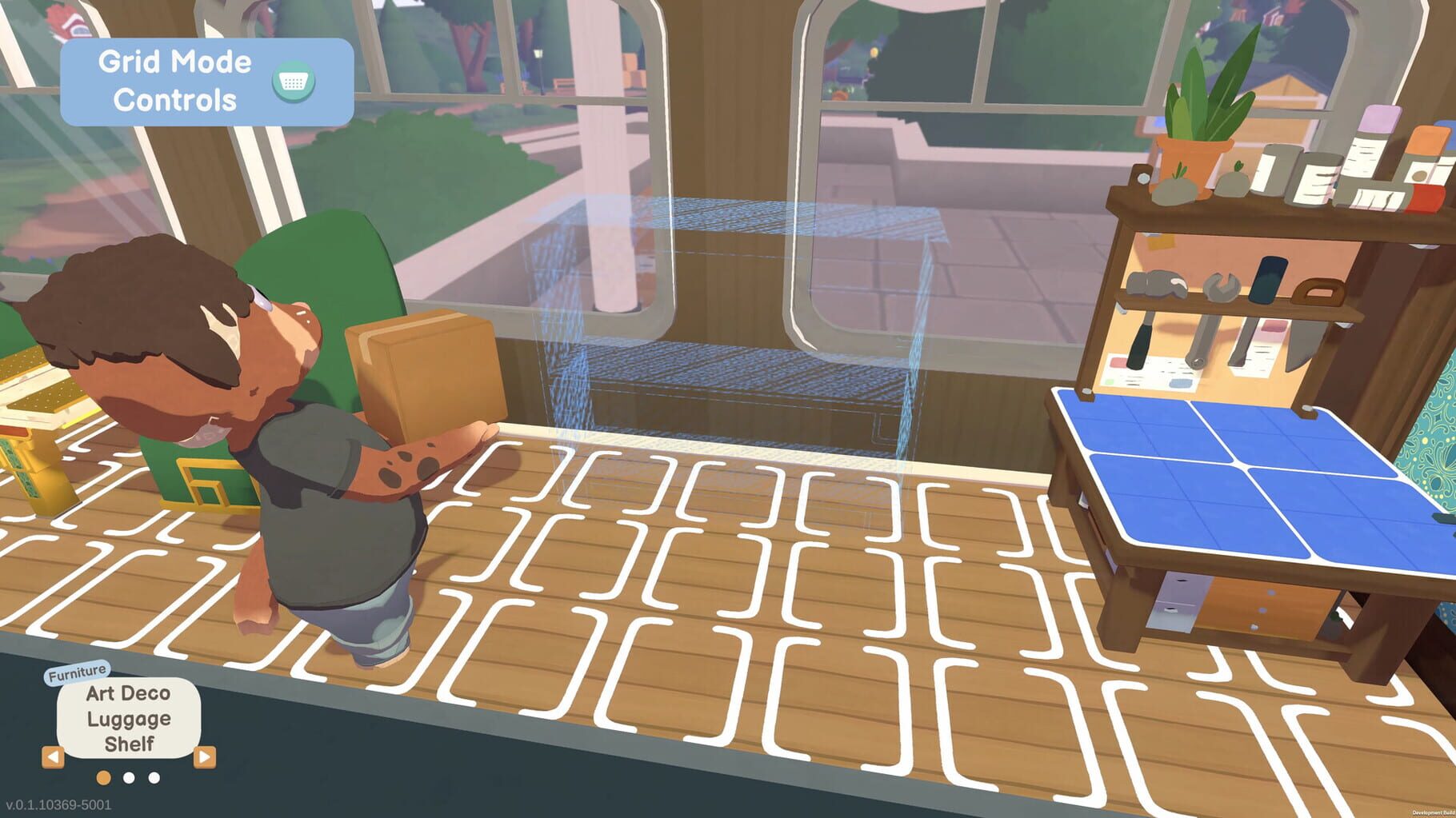This screenshot has height=818, width=1456.
Task: Expand the Art Deco Luggage Shelf name panel
Action: coord(130,719)
